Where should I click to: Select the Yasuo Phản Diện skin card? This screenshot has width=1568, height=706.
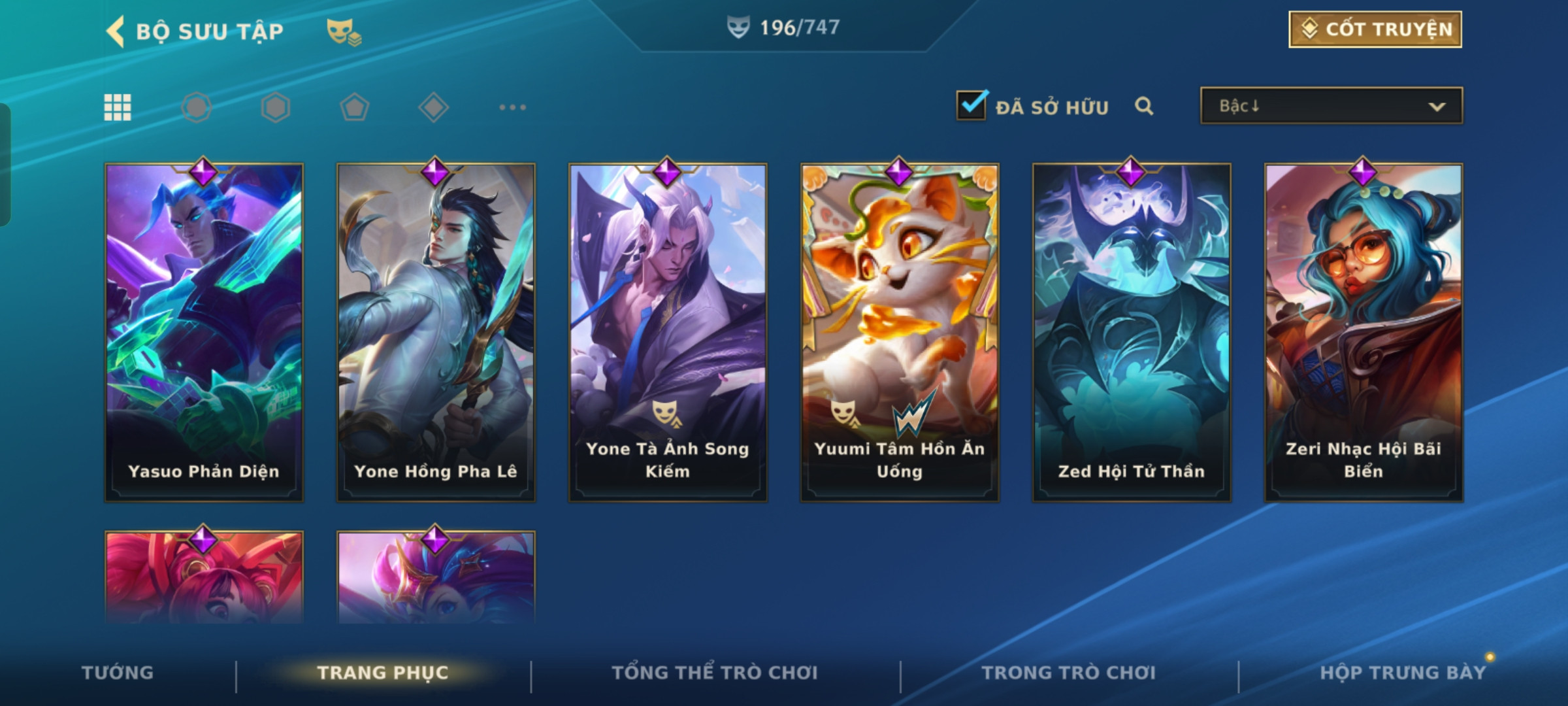(204, 332)
